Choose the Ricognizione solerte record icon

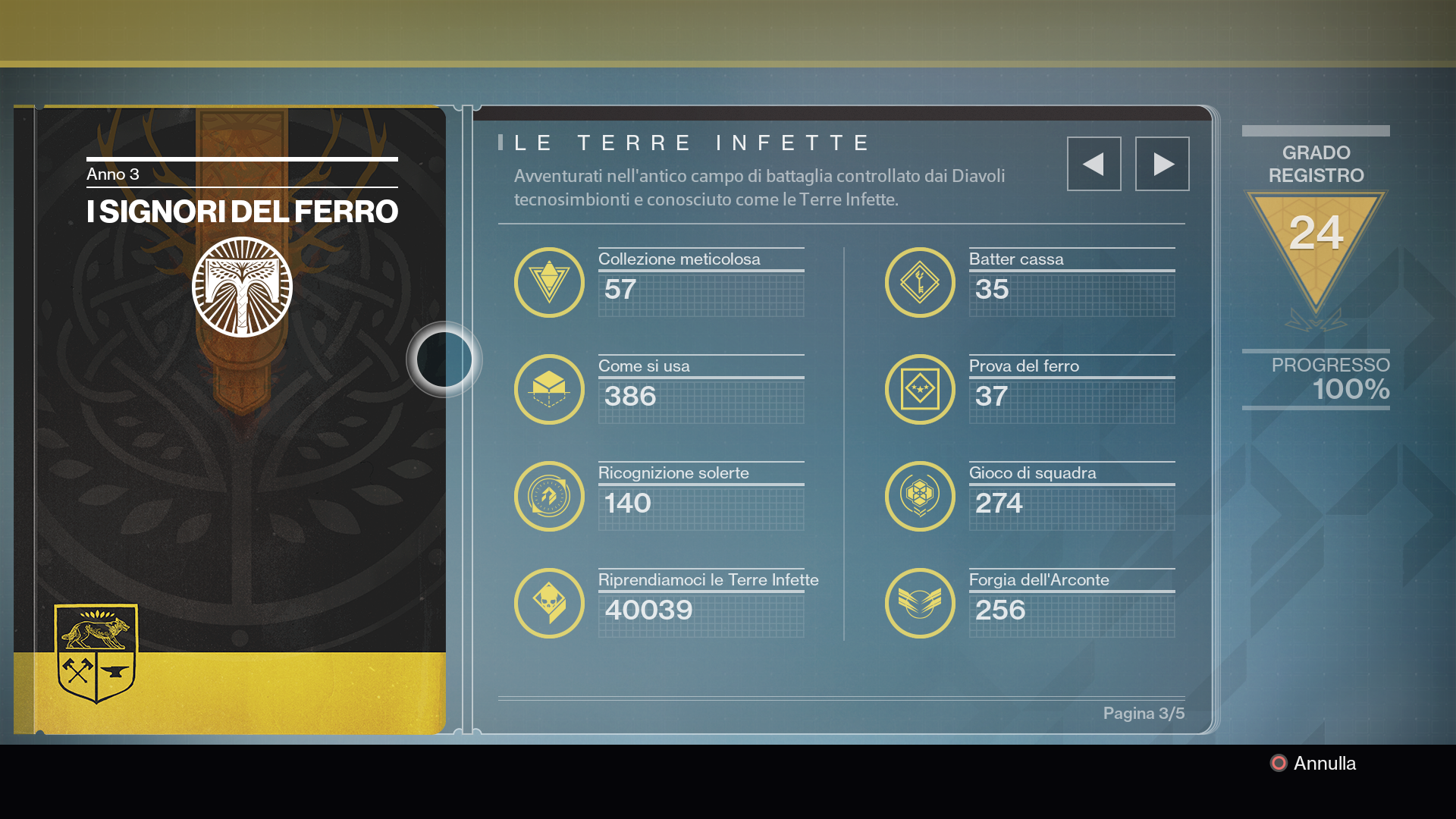549,496
